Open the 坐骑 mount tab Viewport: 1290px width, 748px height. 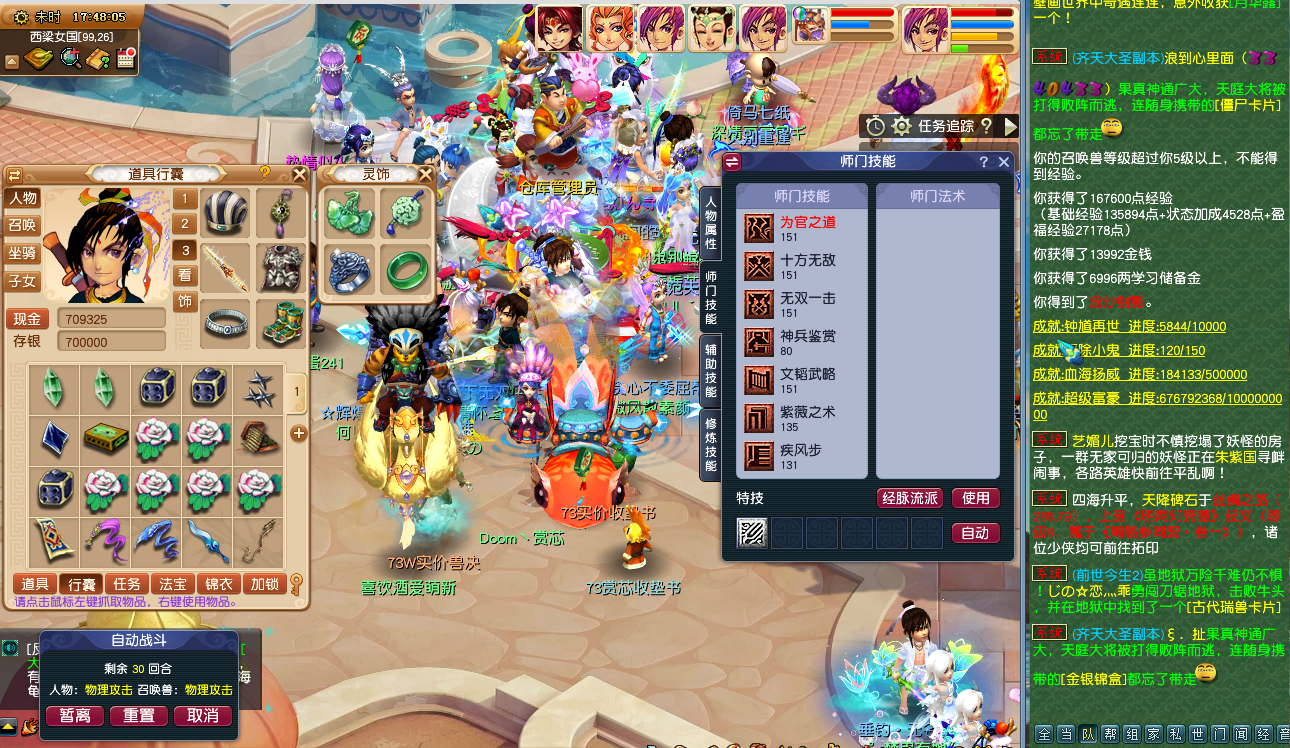point(22,254)
